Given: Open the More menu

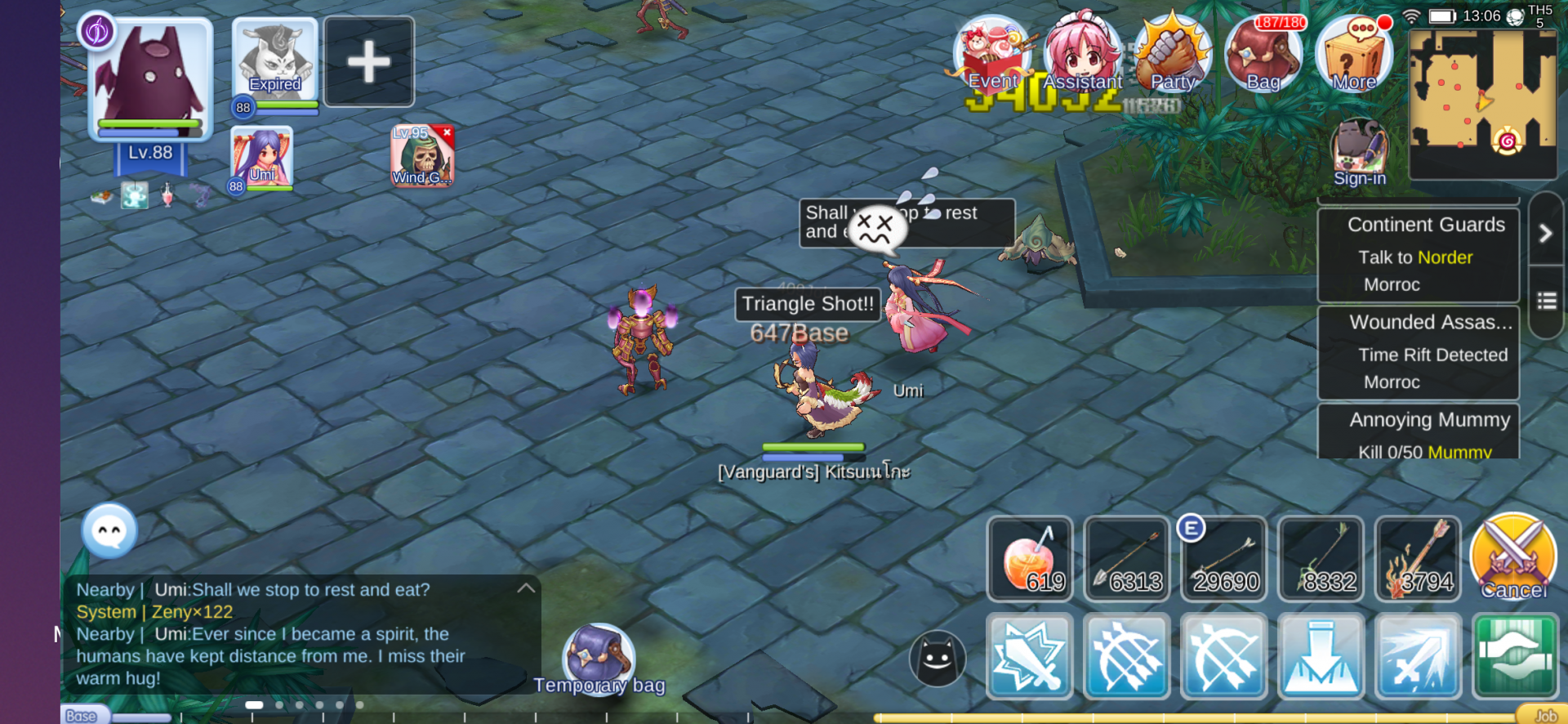Looking at the screenshot, I should 1354,54.
